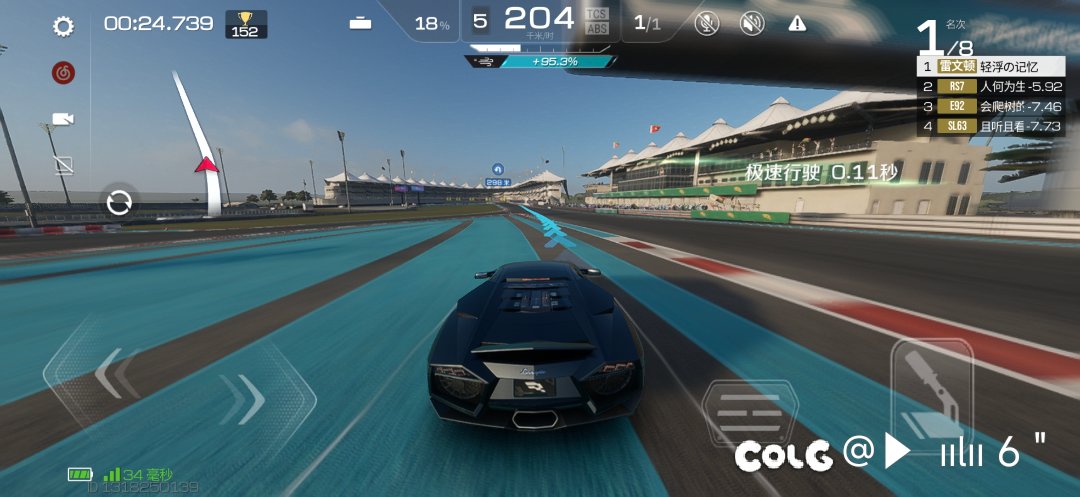Click the white play triangle in watermark
The height and width of the screenshot is (497, 1080).
[897, 453]
